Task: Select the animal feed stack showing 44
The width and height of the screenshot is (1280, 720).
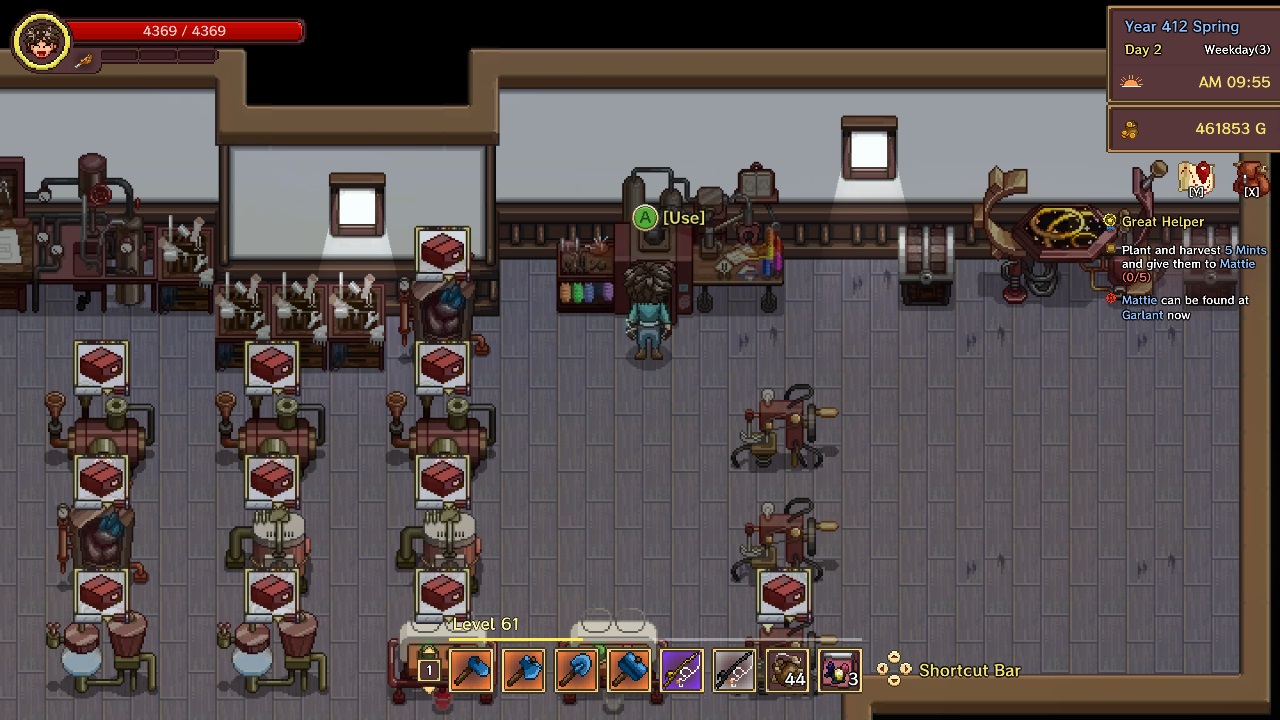Action: pyautogui.click(x=788, y=670)
